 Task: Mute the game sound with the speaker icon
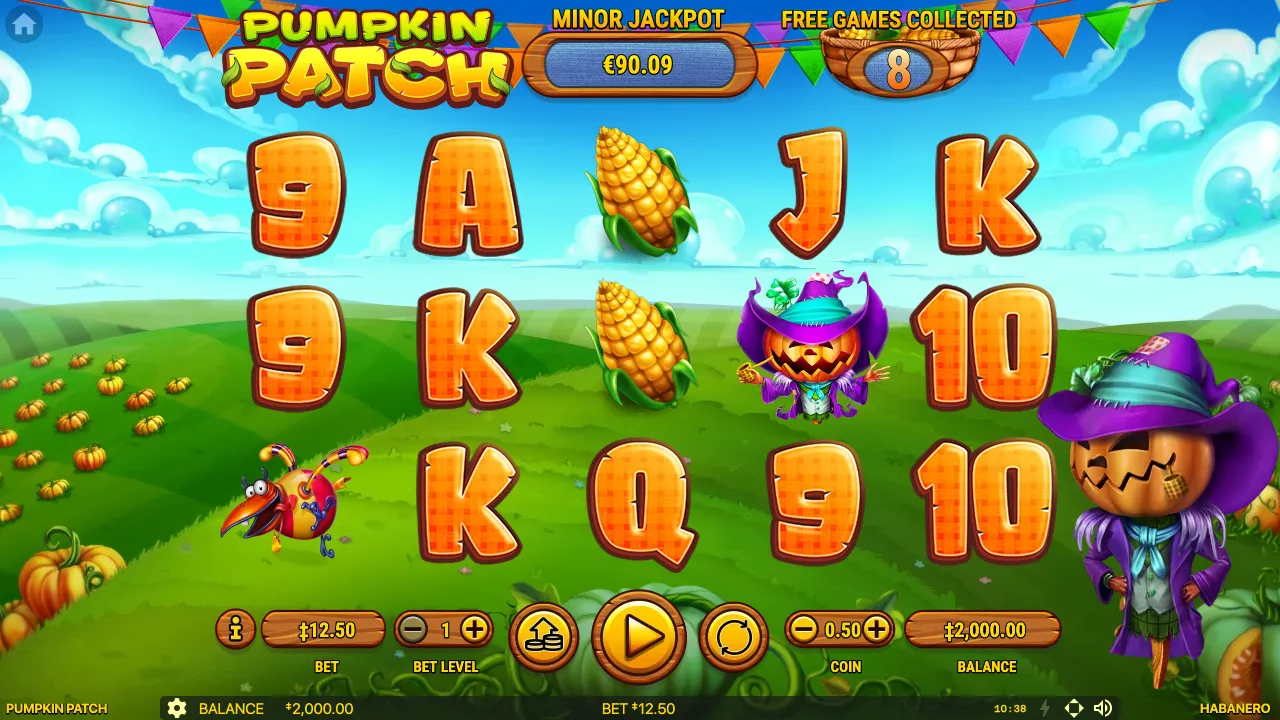[x=1105, y=708]
